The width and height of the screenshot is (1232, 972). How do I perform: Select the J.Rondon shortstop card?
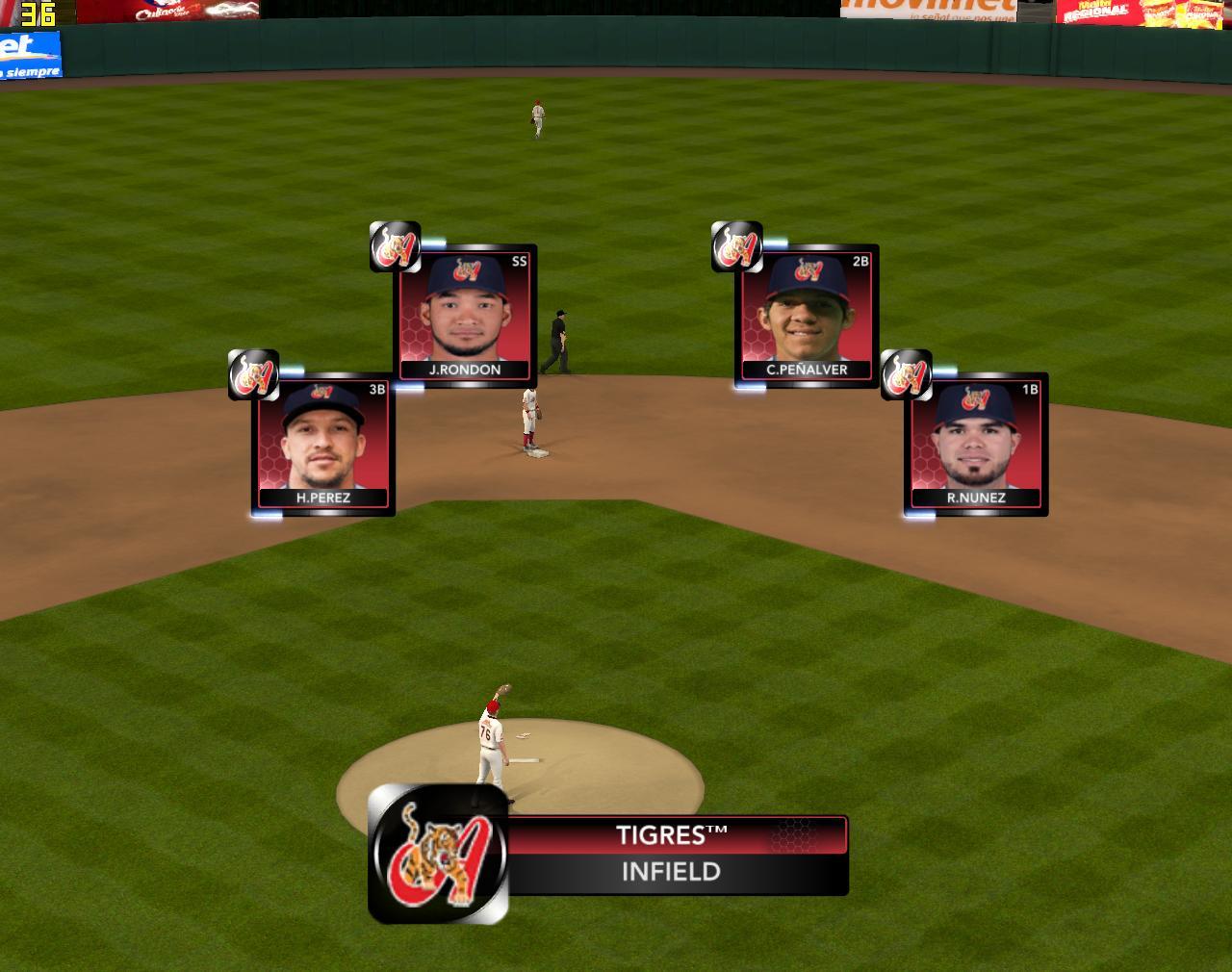coord(466,316)
